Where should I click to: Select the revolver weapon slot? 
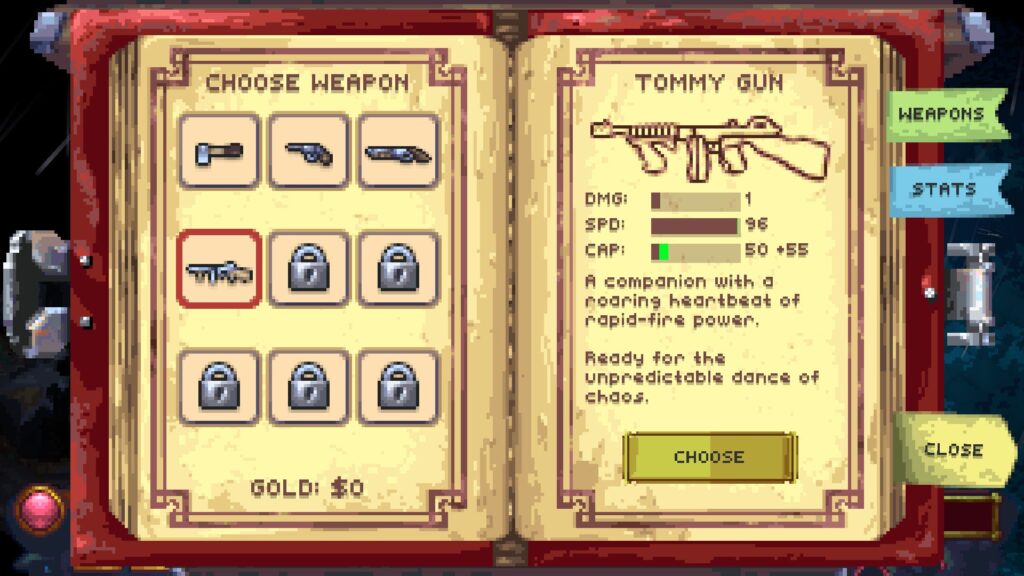pos(309,151)
